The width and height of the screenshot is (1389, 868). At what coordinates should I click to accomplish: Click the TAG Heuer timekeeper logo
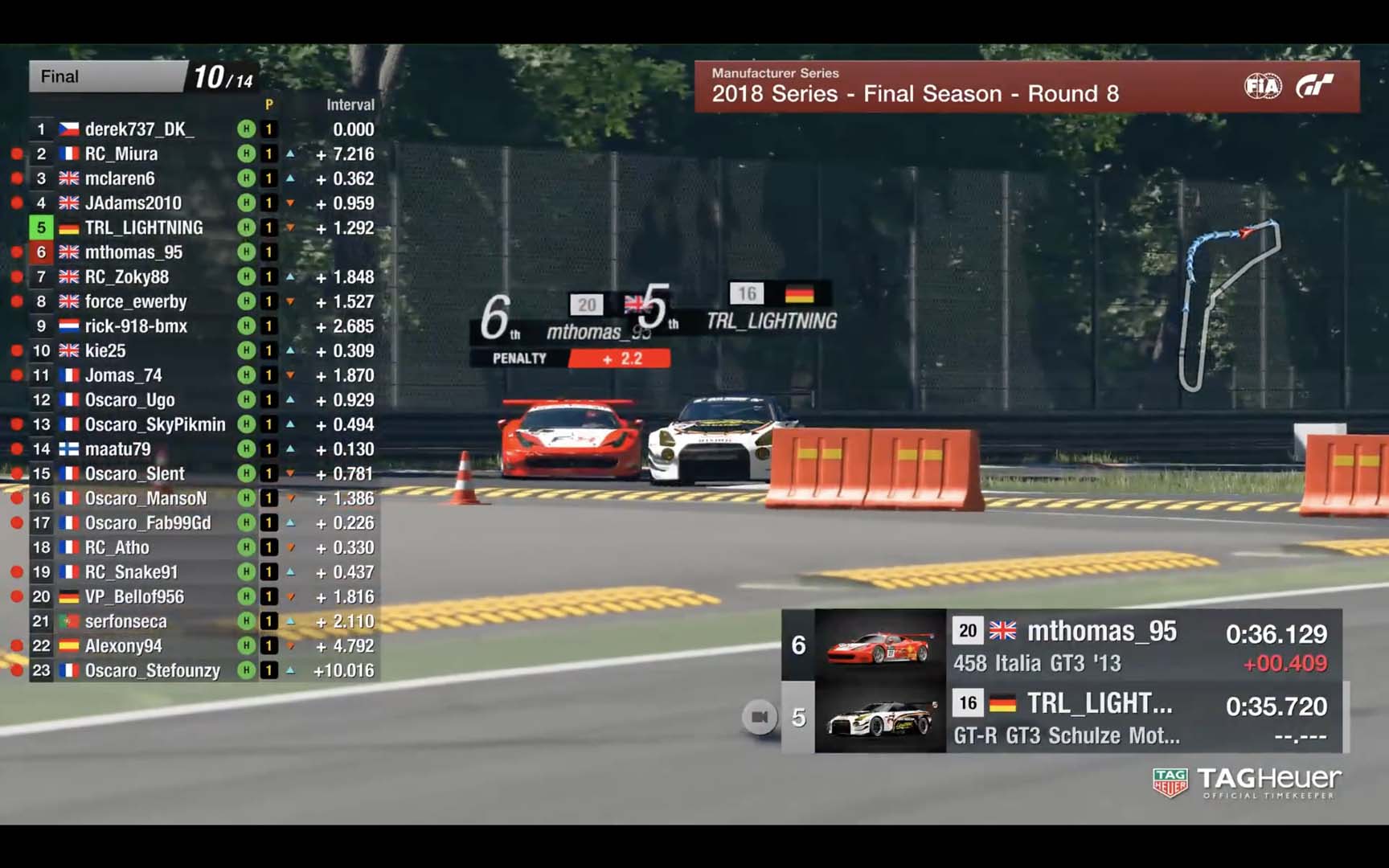1246,782
